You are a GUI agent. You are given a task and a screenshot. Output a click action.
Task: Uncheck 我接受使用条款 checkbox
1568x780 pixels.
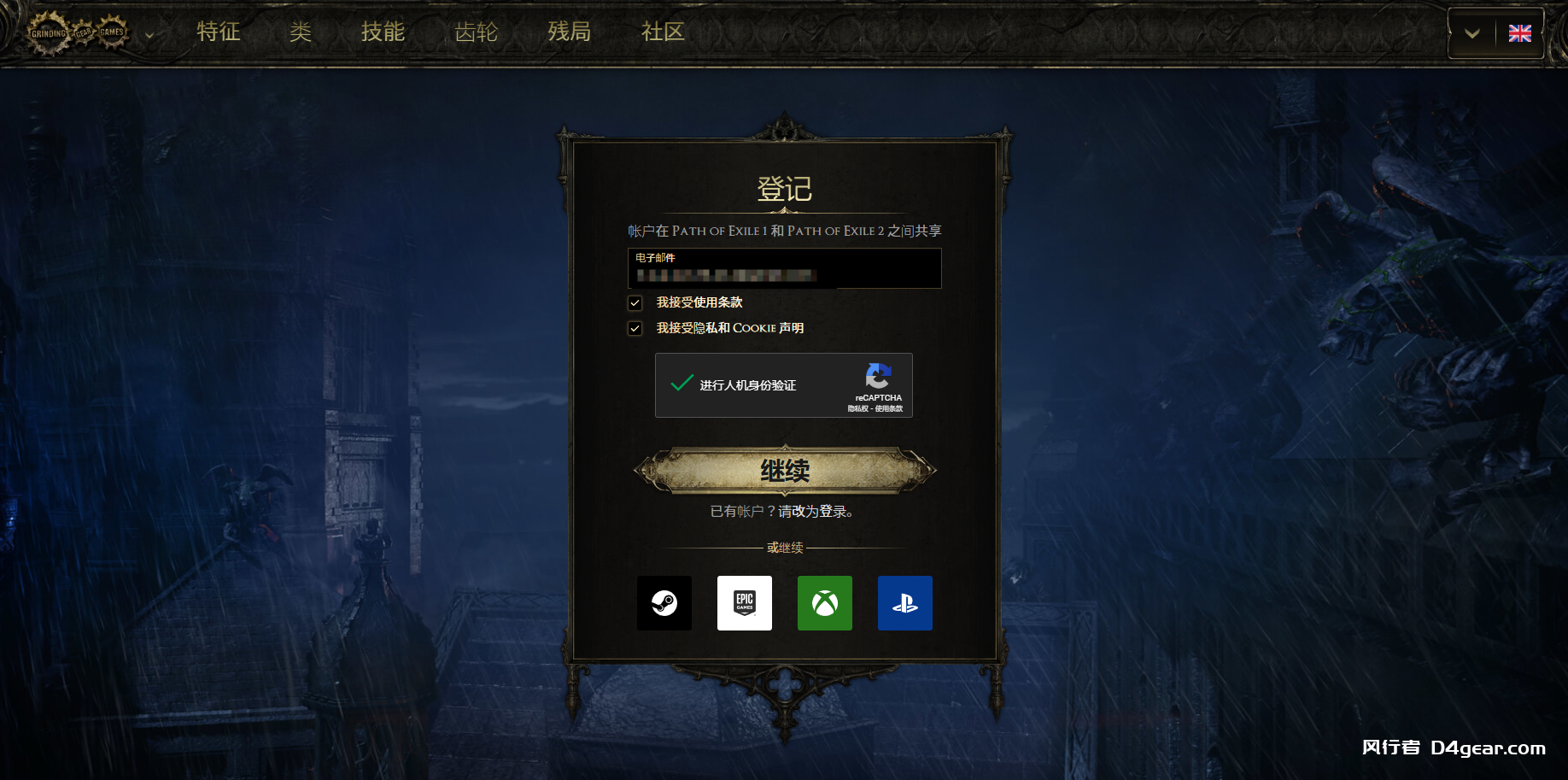(635, 302)
